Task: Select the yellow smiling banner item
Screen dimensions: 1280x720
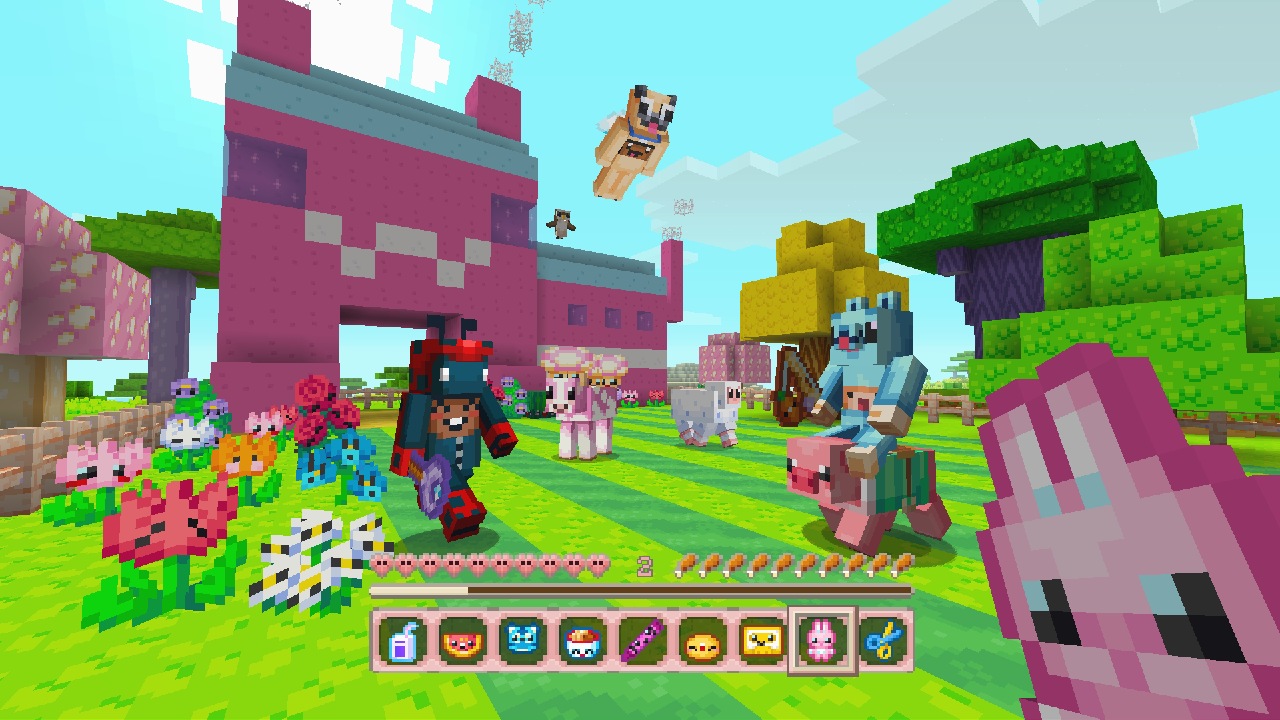Action: coord(762,642)
